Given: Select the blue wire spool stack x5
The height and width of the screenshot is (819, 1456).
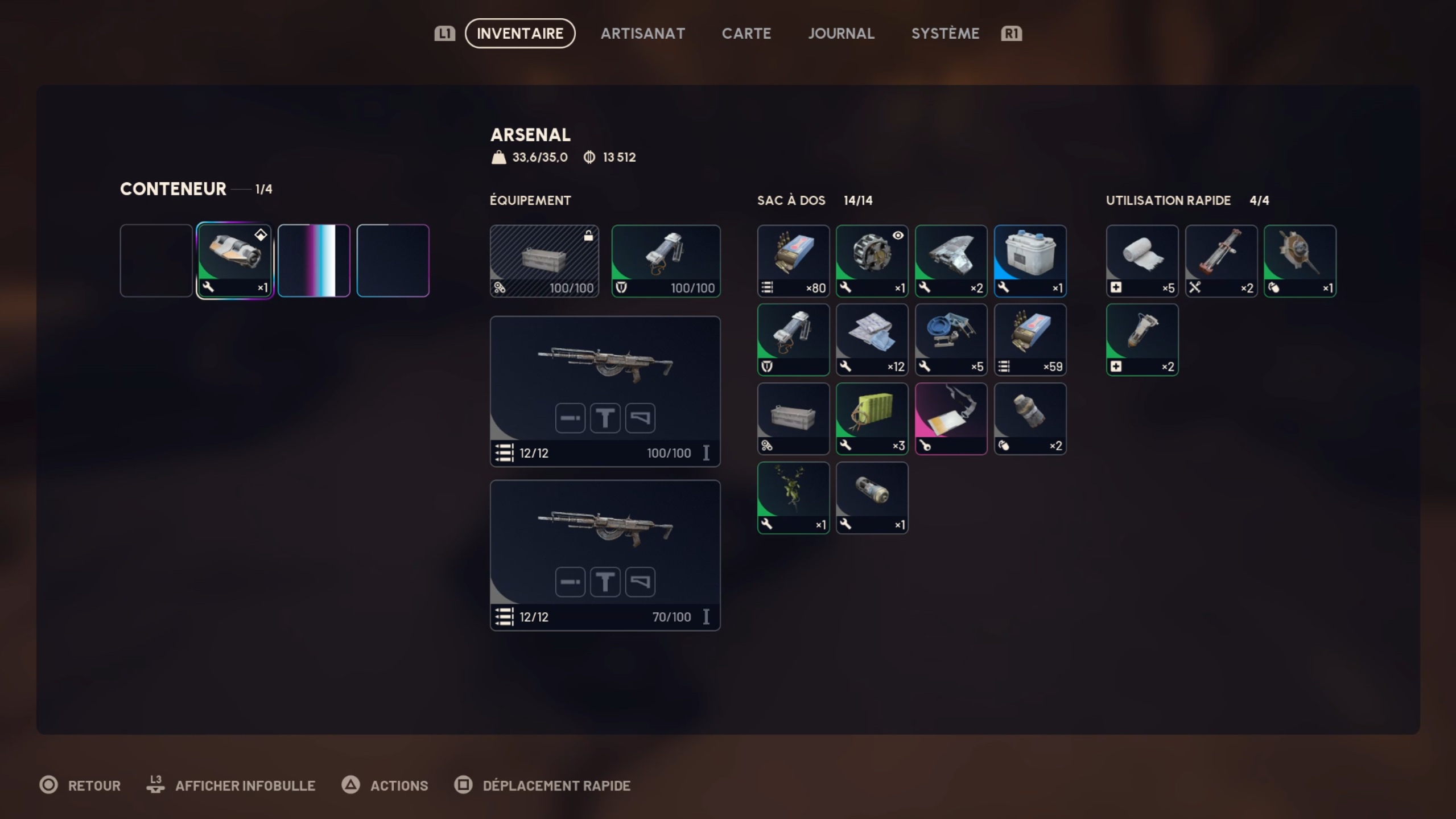Looking at the screenshot, I should coord(951,340).
